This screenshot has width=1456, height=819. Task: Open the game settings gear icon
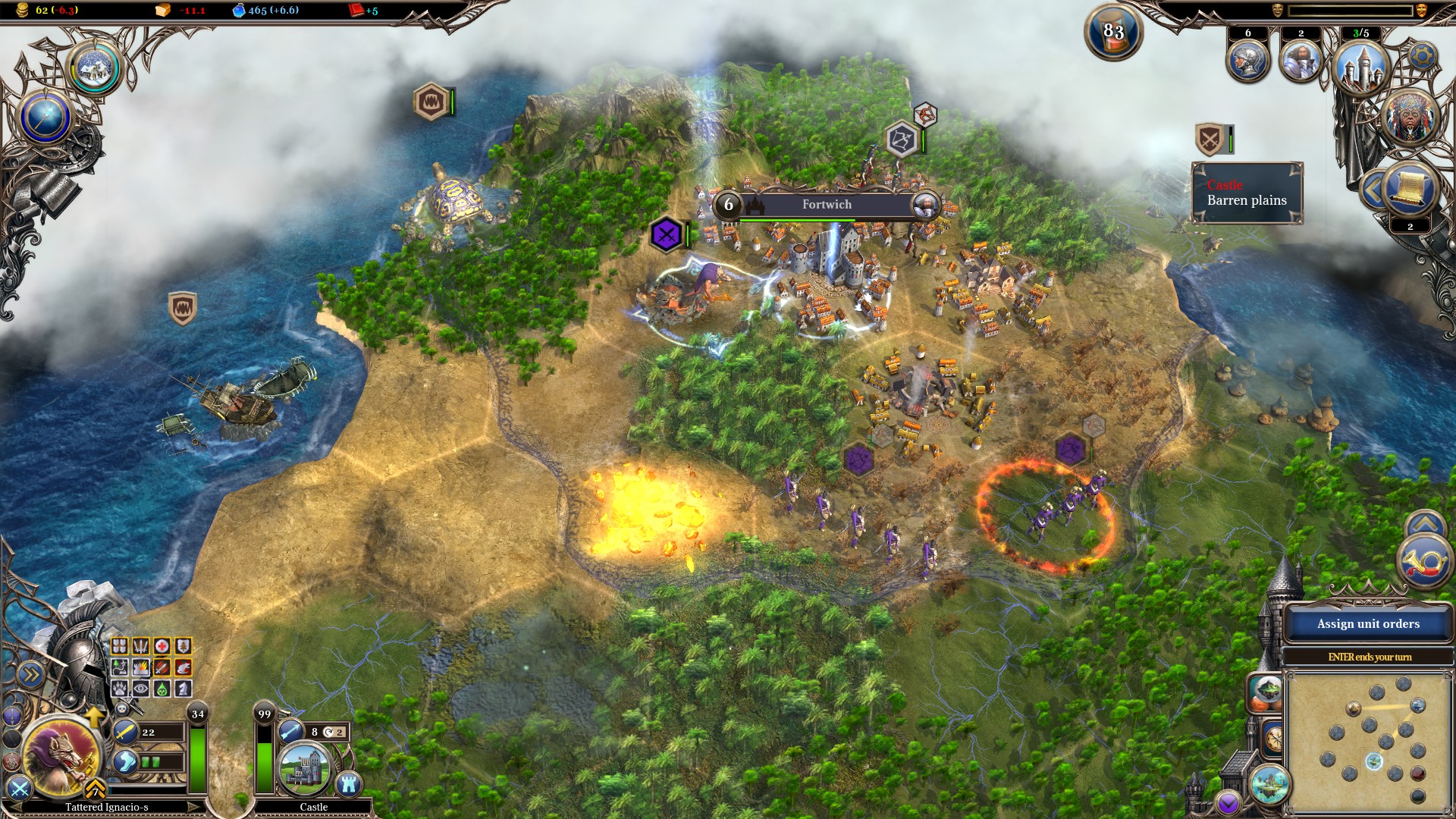click(1422, 56)
